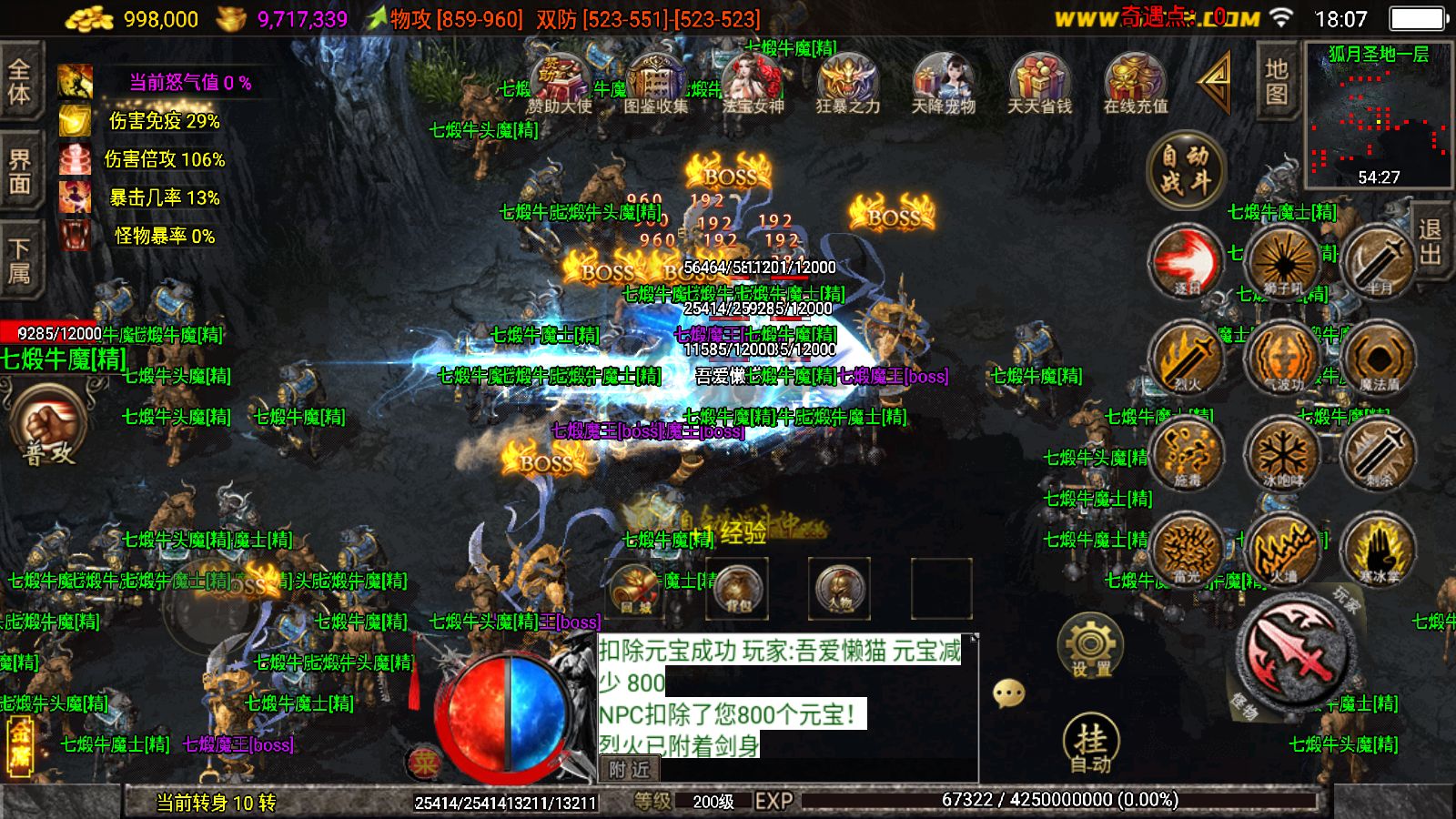Select the 全体 side tab
This screenshot has height=819, width=1456.
point(20,82)
